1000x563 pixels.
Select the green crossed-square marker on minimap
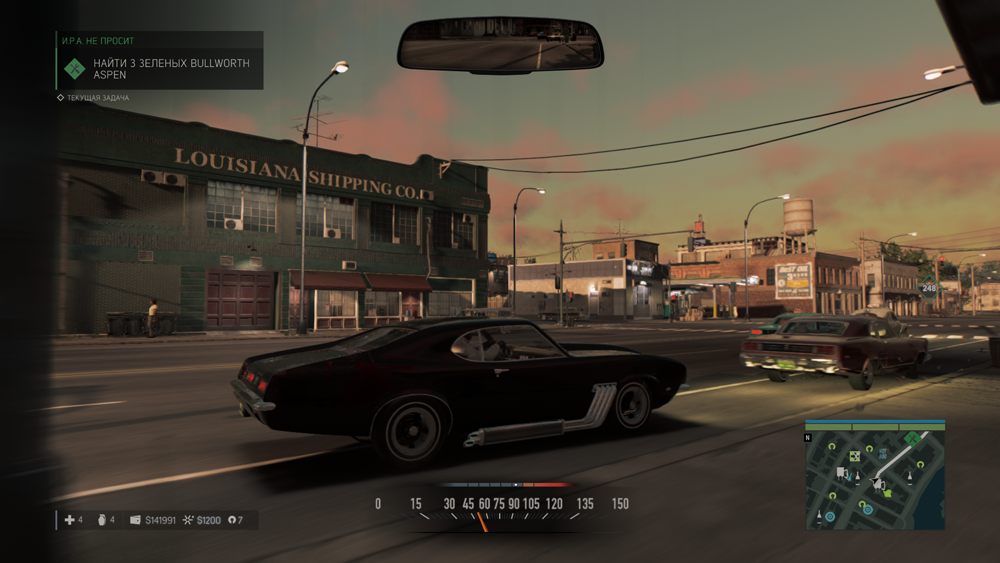[x=855, y=456]
